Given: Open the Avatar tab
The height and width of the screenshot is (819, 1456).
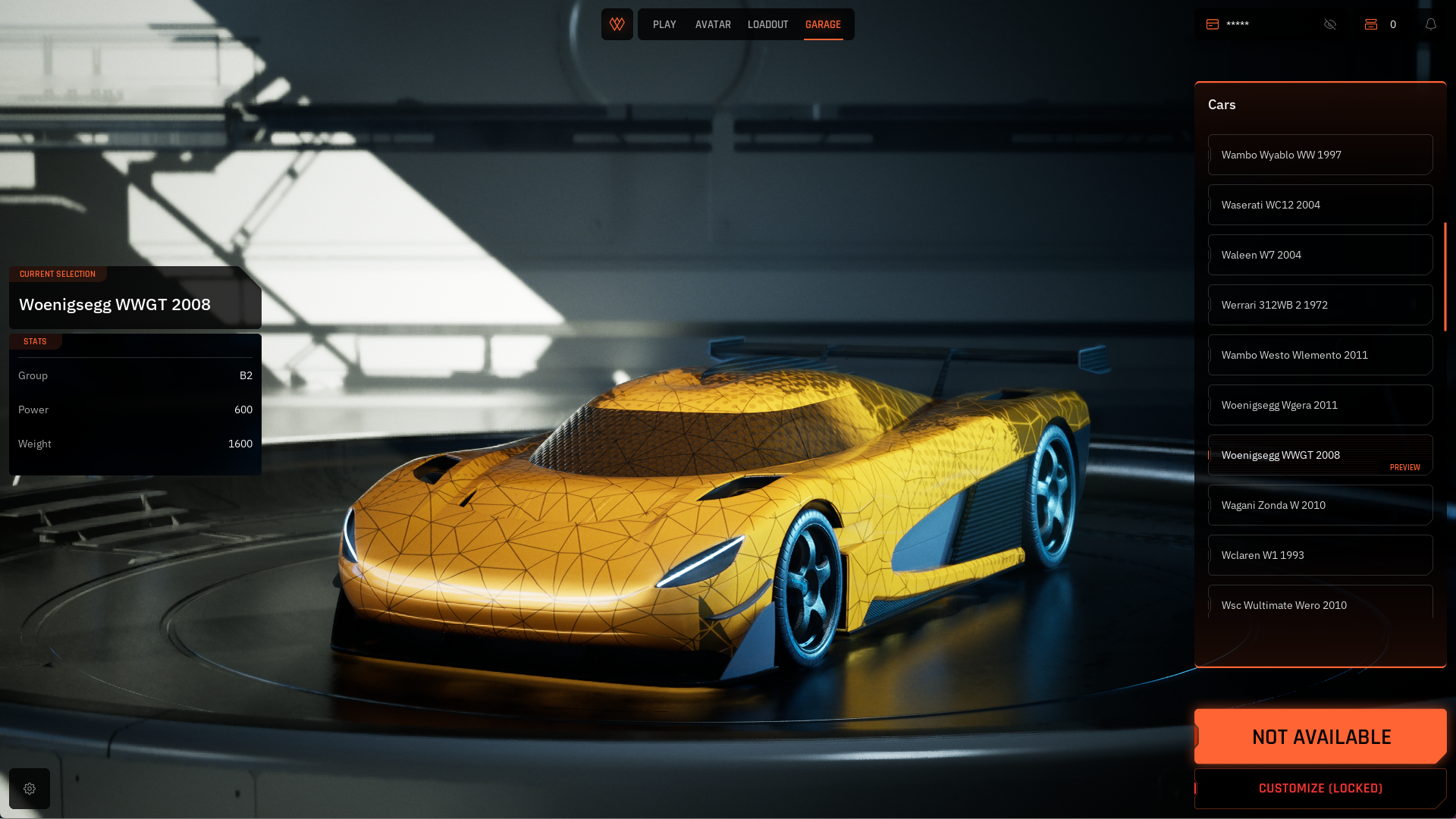Looking at the screenshot, I should [713, 25].
